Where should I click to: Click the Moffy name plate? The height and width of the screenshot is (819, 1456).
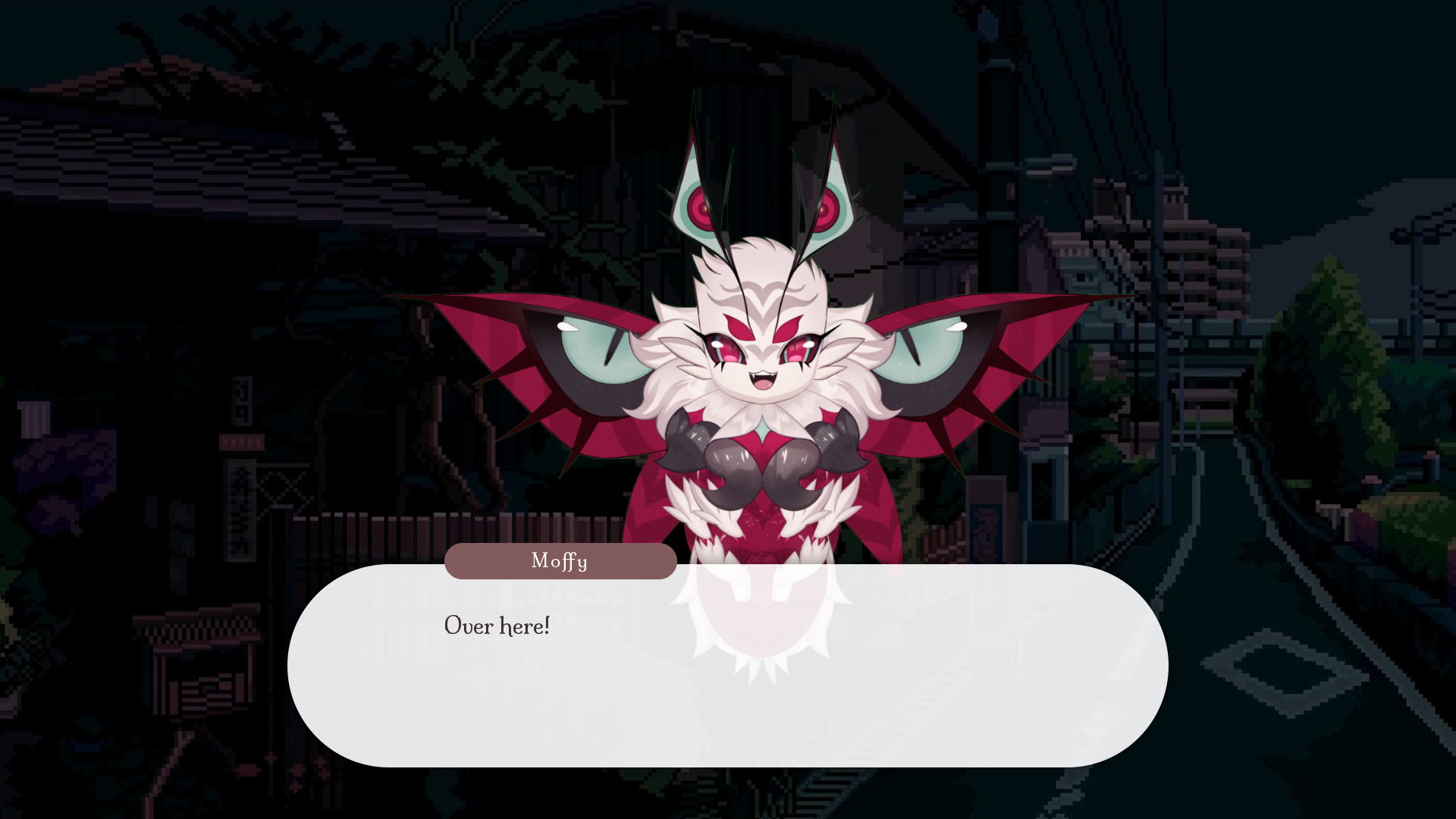[560, 561]
